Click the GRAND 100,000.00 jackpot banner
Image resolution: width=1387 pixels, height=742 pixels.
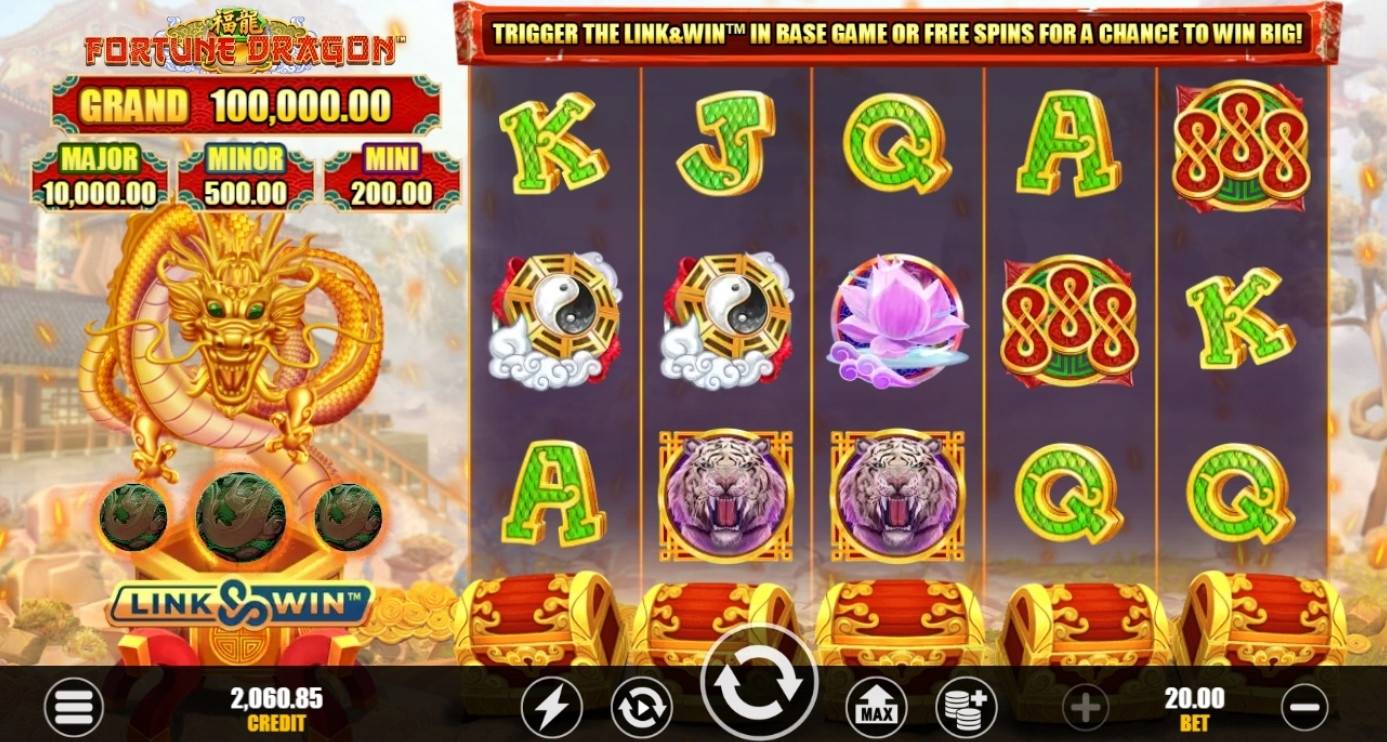pos(237,104)
